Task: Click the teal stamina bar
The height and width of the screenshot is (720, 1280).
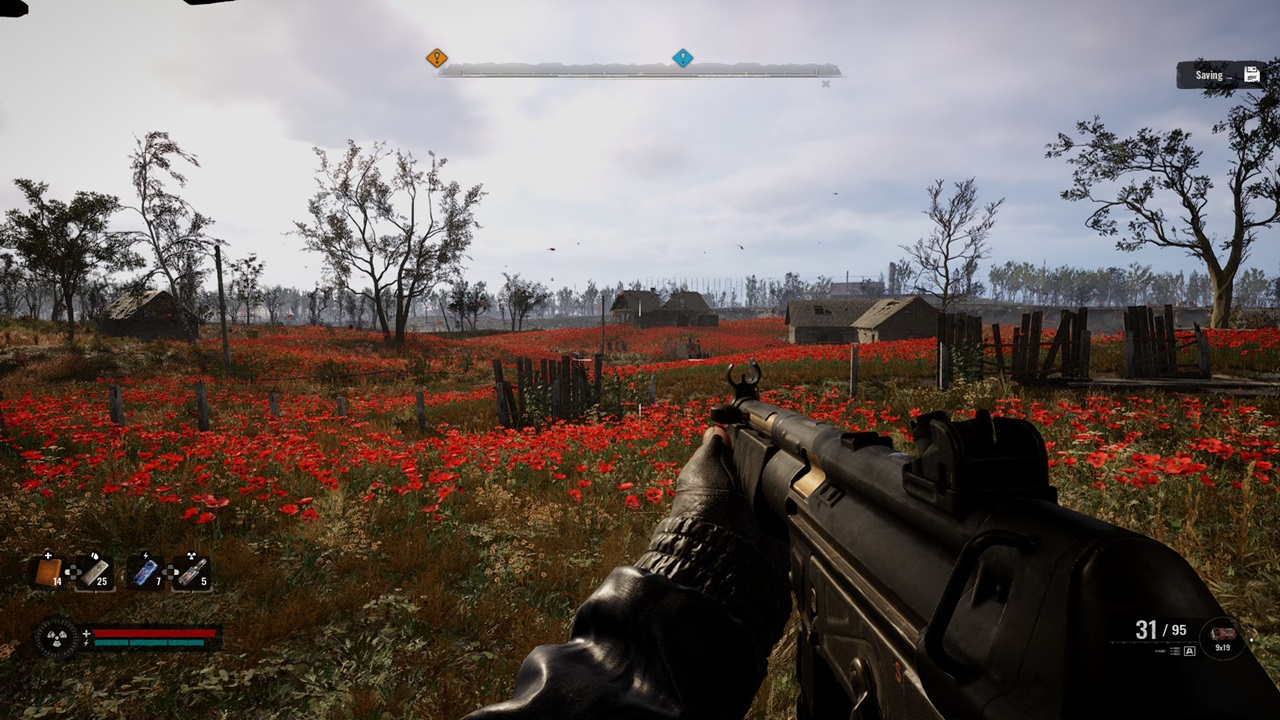Action: (148, 642)
